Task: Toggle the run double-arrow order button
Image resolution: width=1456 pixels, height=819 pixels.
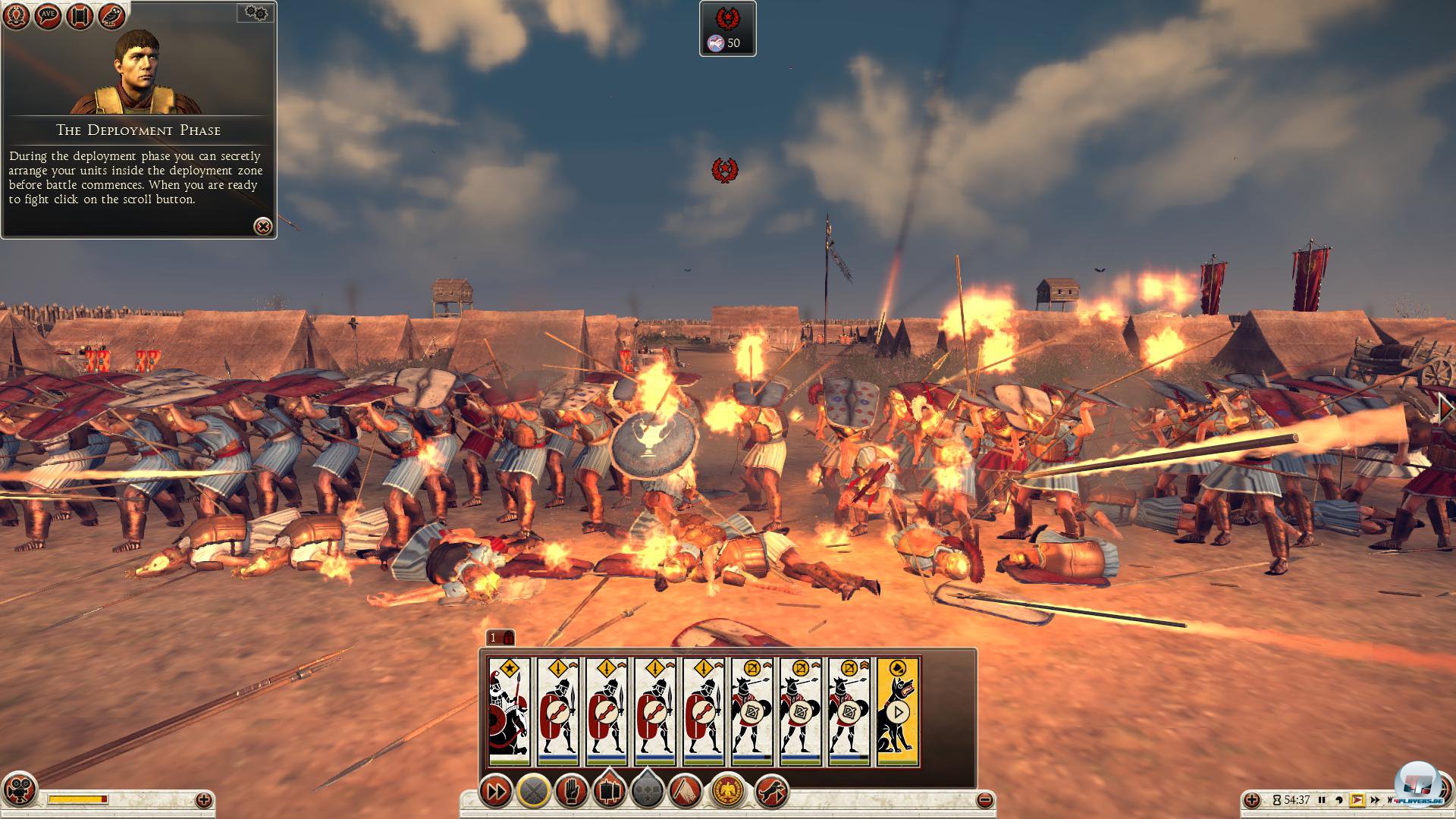Action: [x=496, y=792]
